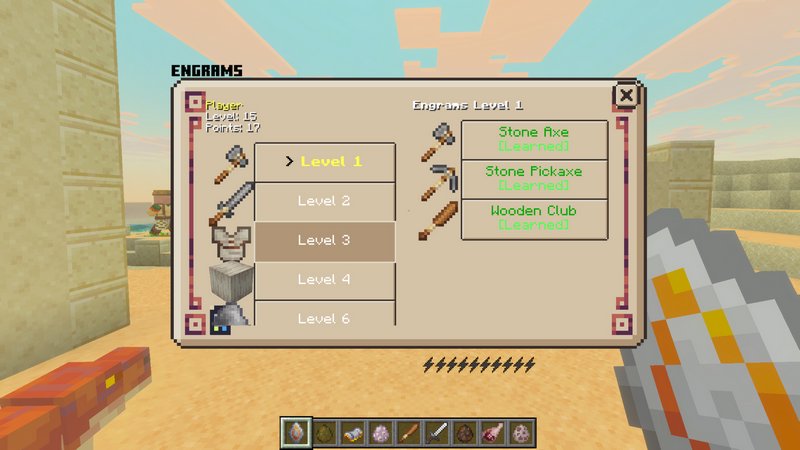Close the Engrams window

(626, 96)
